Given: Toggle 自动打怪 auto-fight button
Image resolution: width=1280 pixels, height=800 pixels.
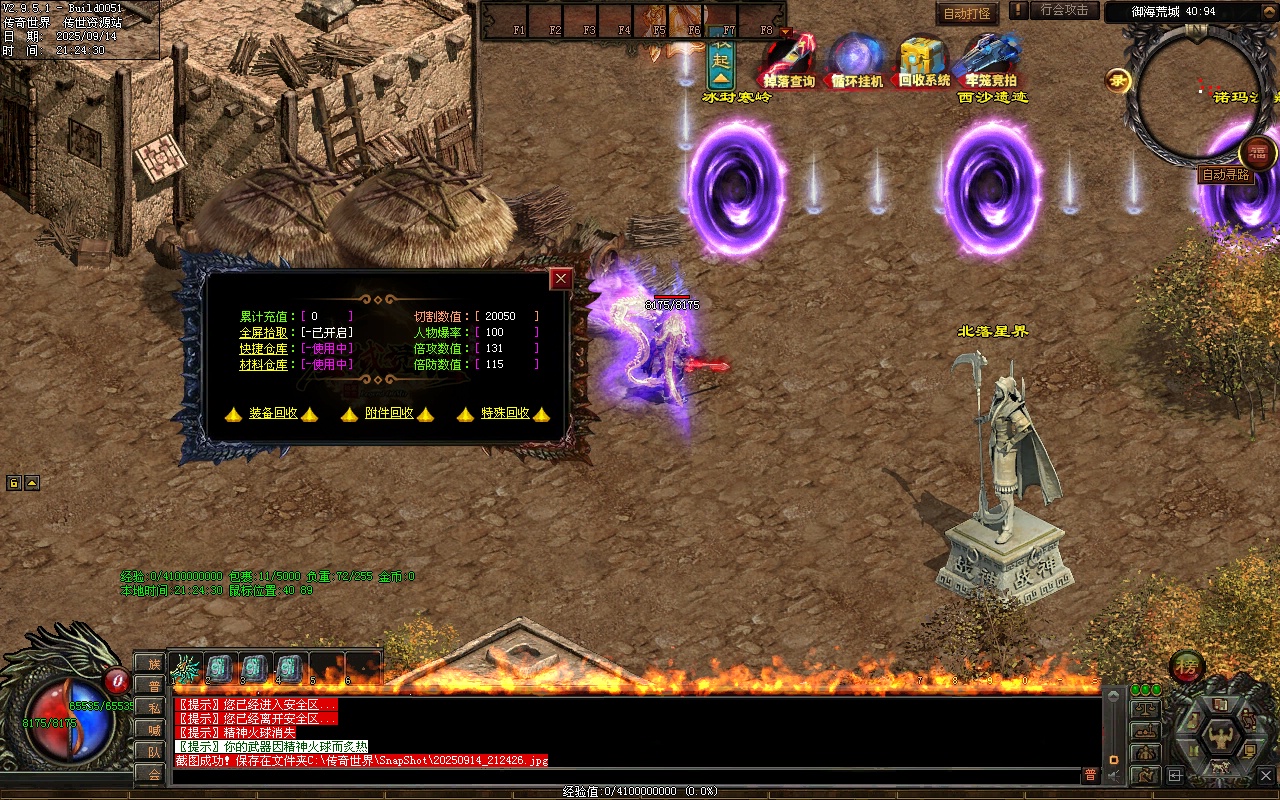Looking at the screenshot, I should click(967, 14).
